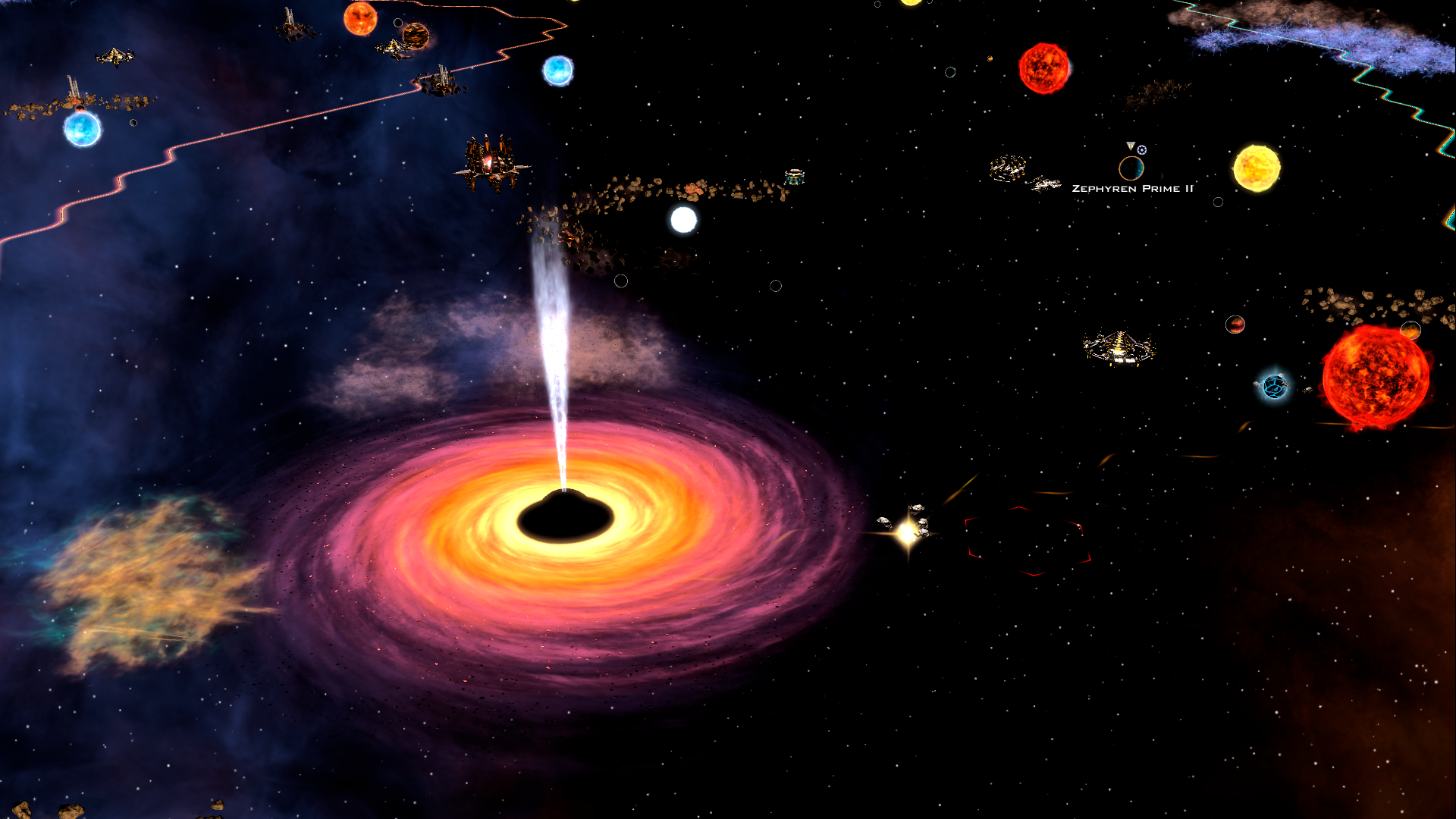Click the triangular faction emblem above Zephyren Prime II

tap(1130, 146)
